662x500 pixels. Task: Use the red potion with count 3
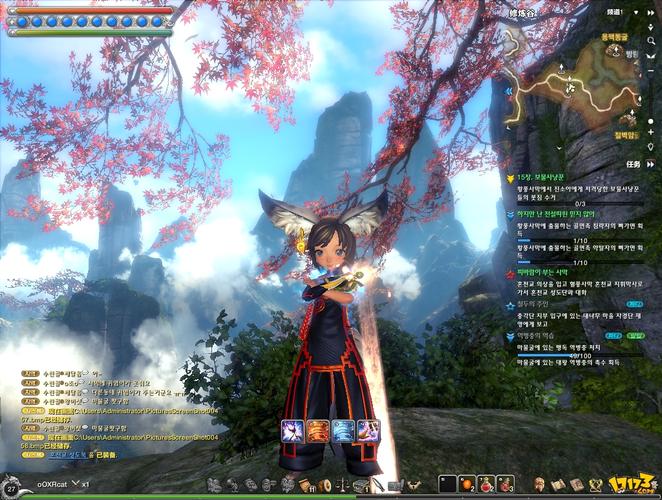coord(507,484)
